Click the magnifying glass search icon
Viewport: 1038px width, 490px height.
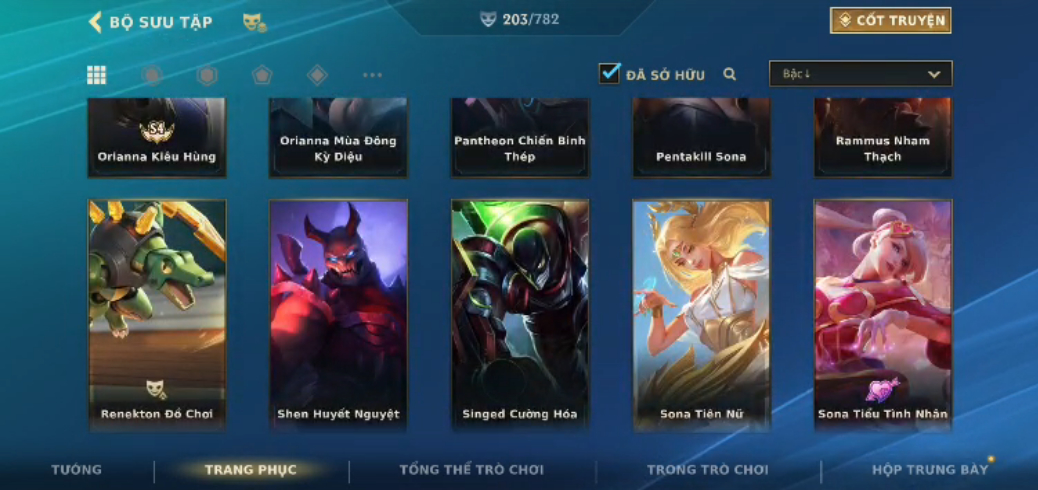point(730,74)
